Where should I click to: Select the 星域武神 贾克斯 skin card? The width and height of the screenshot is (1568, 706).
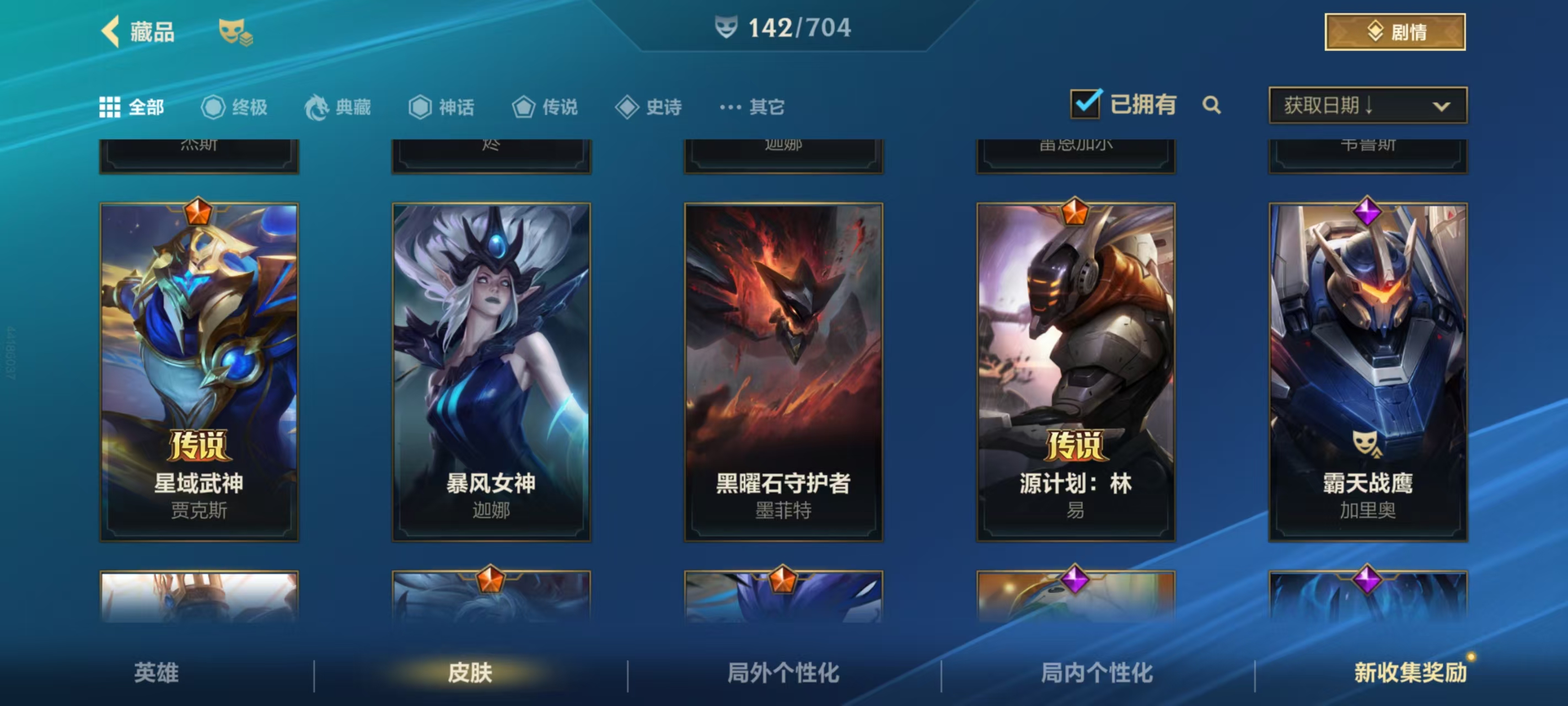pyautogui.click(x=199, y=372)
